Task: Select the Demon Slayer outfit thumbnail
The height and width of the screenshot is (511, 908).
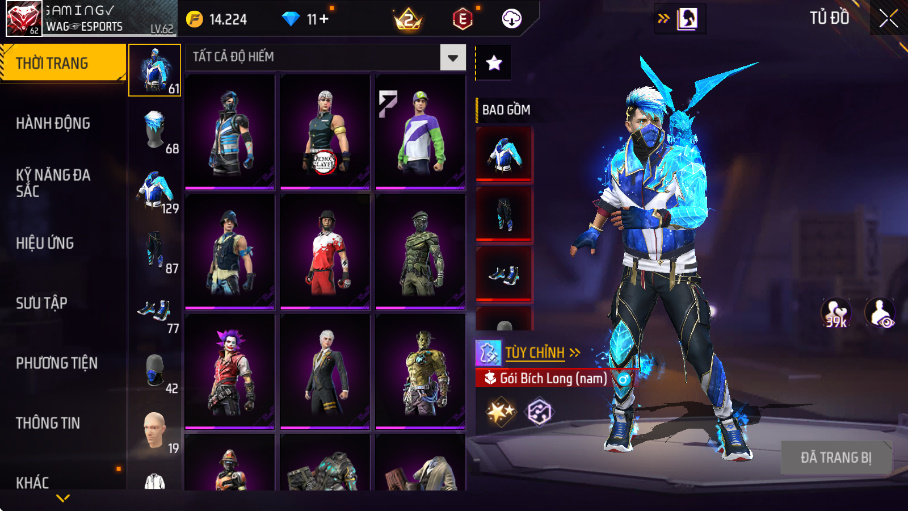Action: (324, 129)
